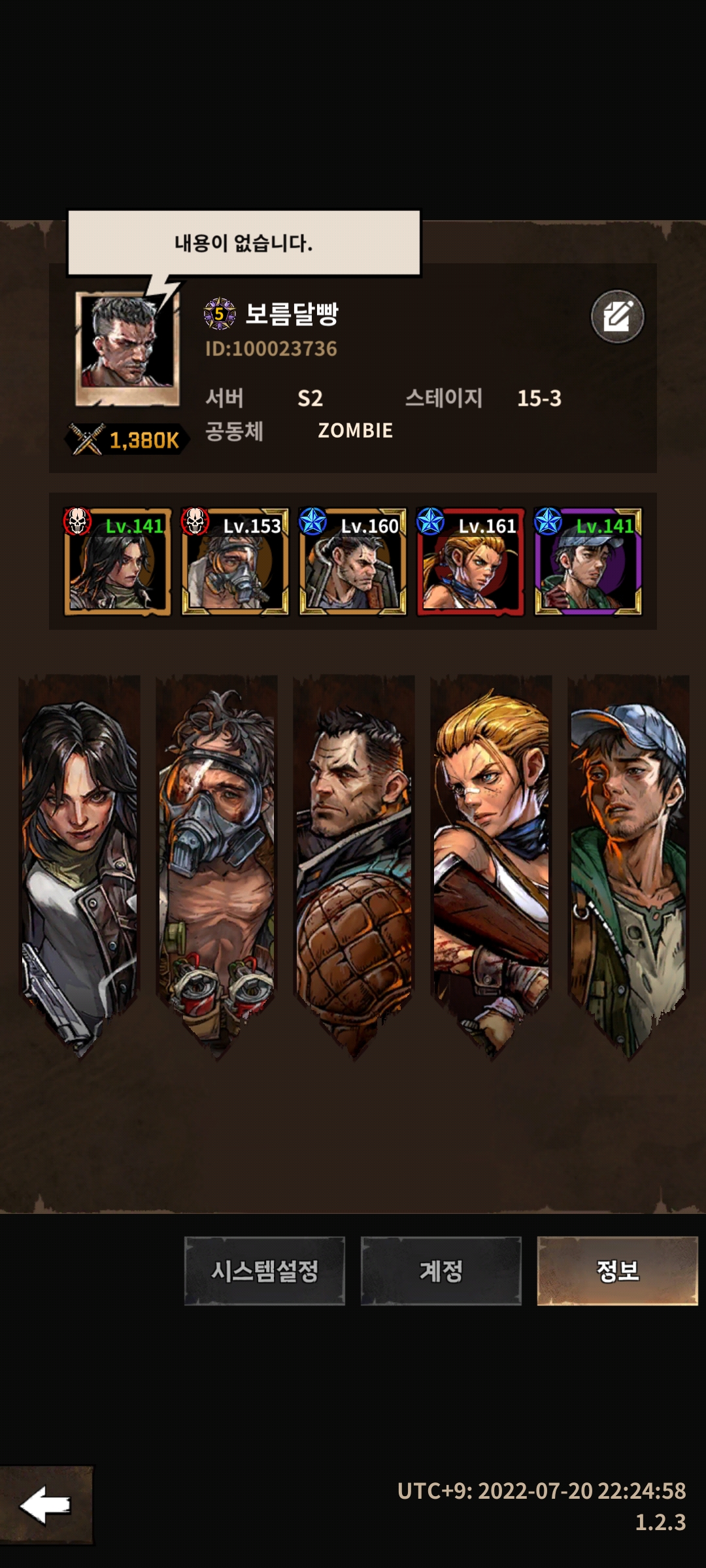
Task: Select the Lv.153 gas mask hero
Action: 235,562
